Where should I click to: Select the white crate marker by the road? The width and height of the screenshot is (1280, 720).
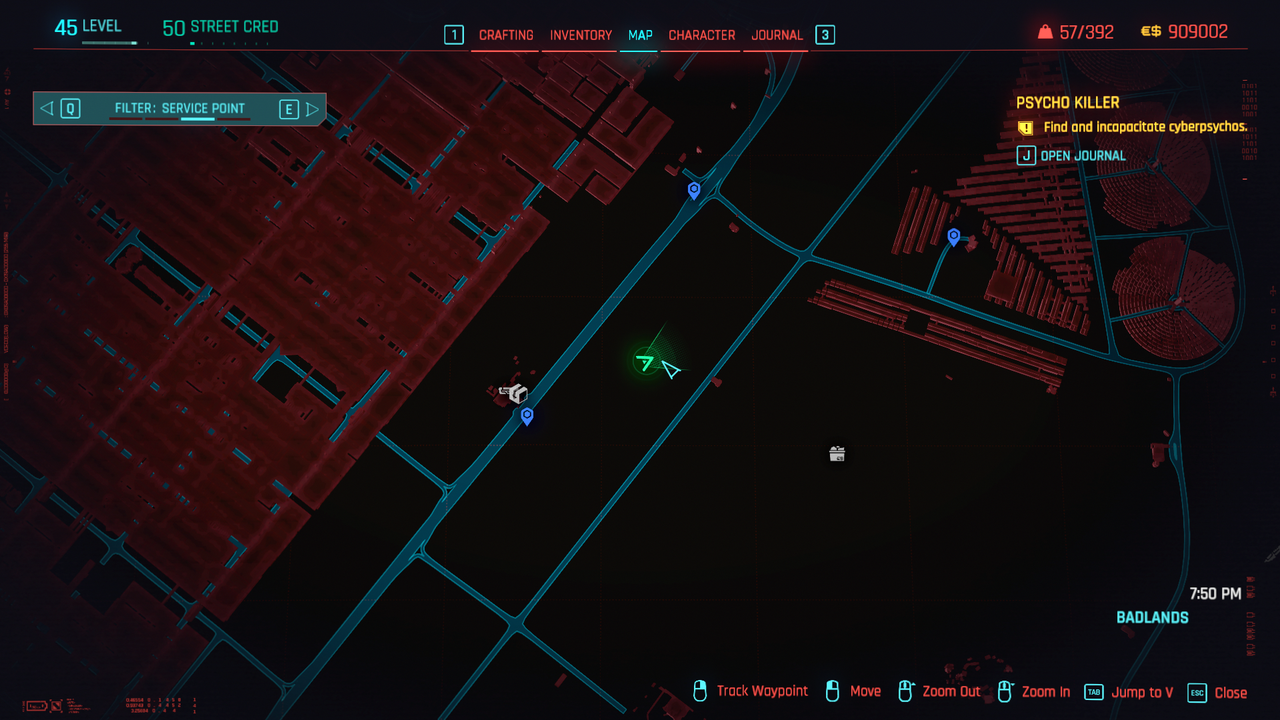point(516,393)
